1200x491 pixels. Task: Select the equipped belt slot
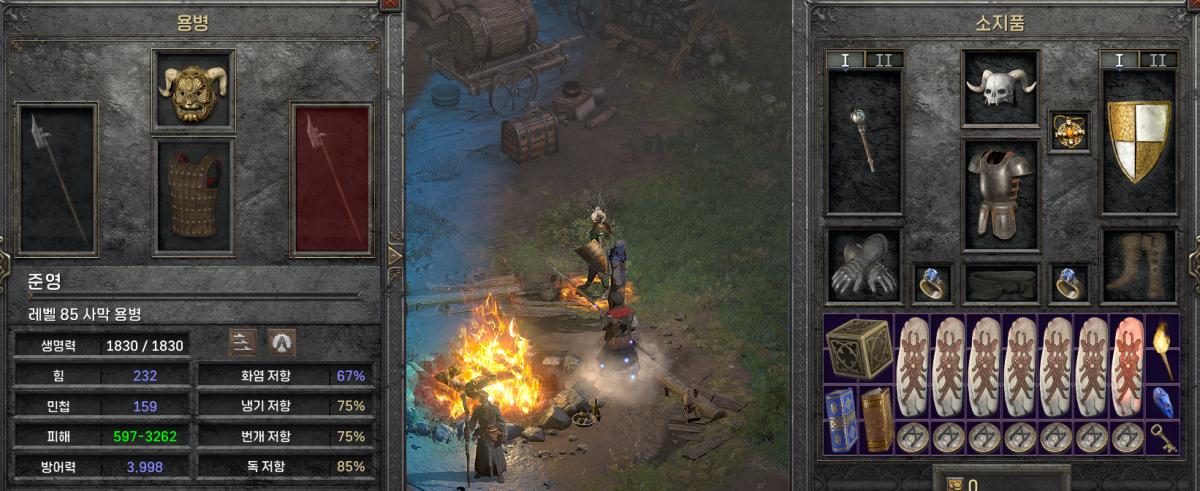pos(1001,284)
